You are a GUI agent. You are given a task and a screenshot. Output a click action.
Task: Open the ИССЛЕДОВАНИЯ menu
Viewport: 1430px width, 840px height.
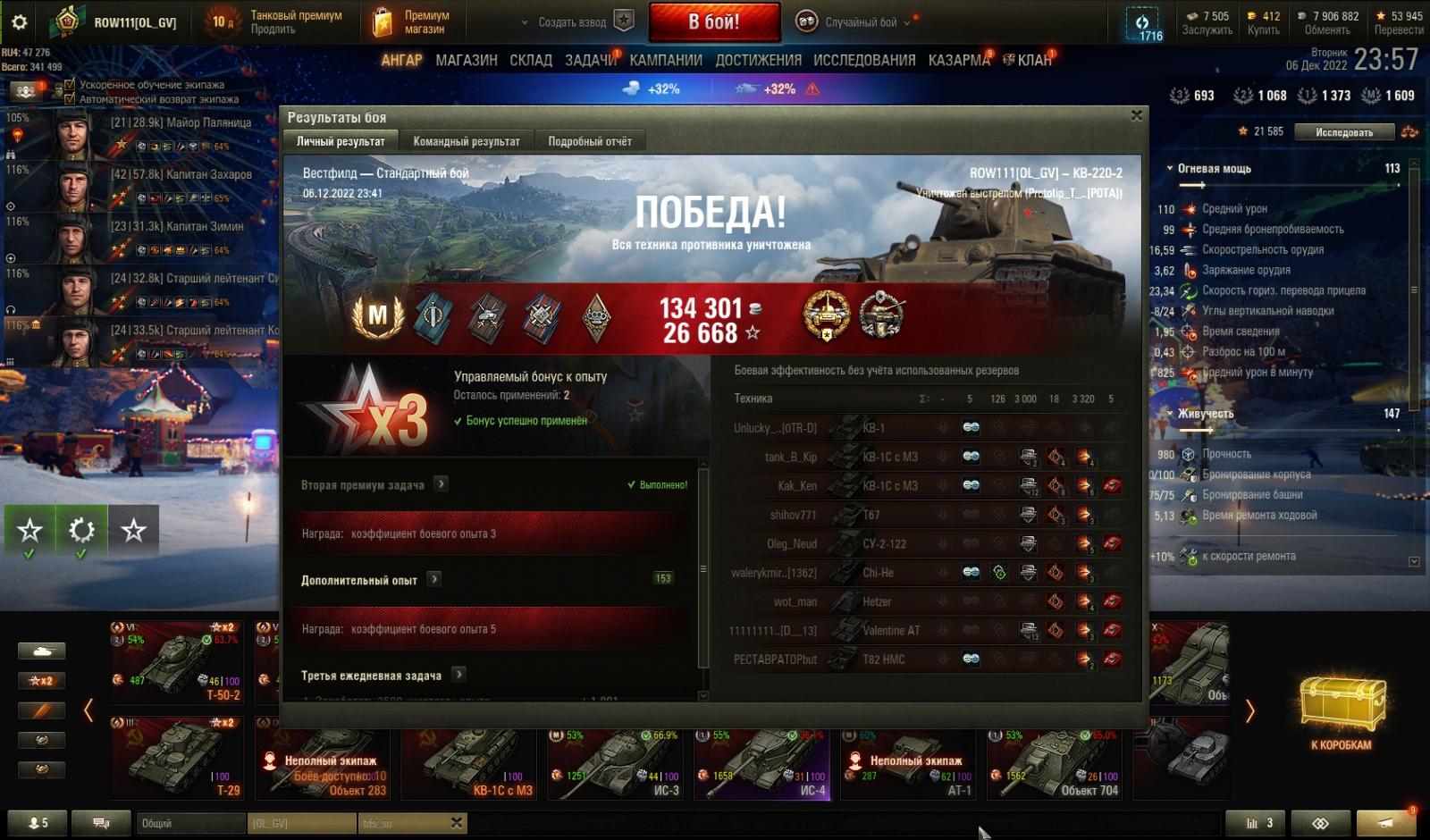coord(863,60)
